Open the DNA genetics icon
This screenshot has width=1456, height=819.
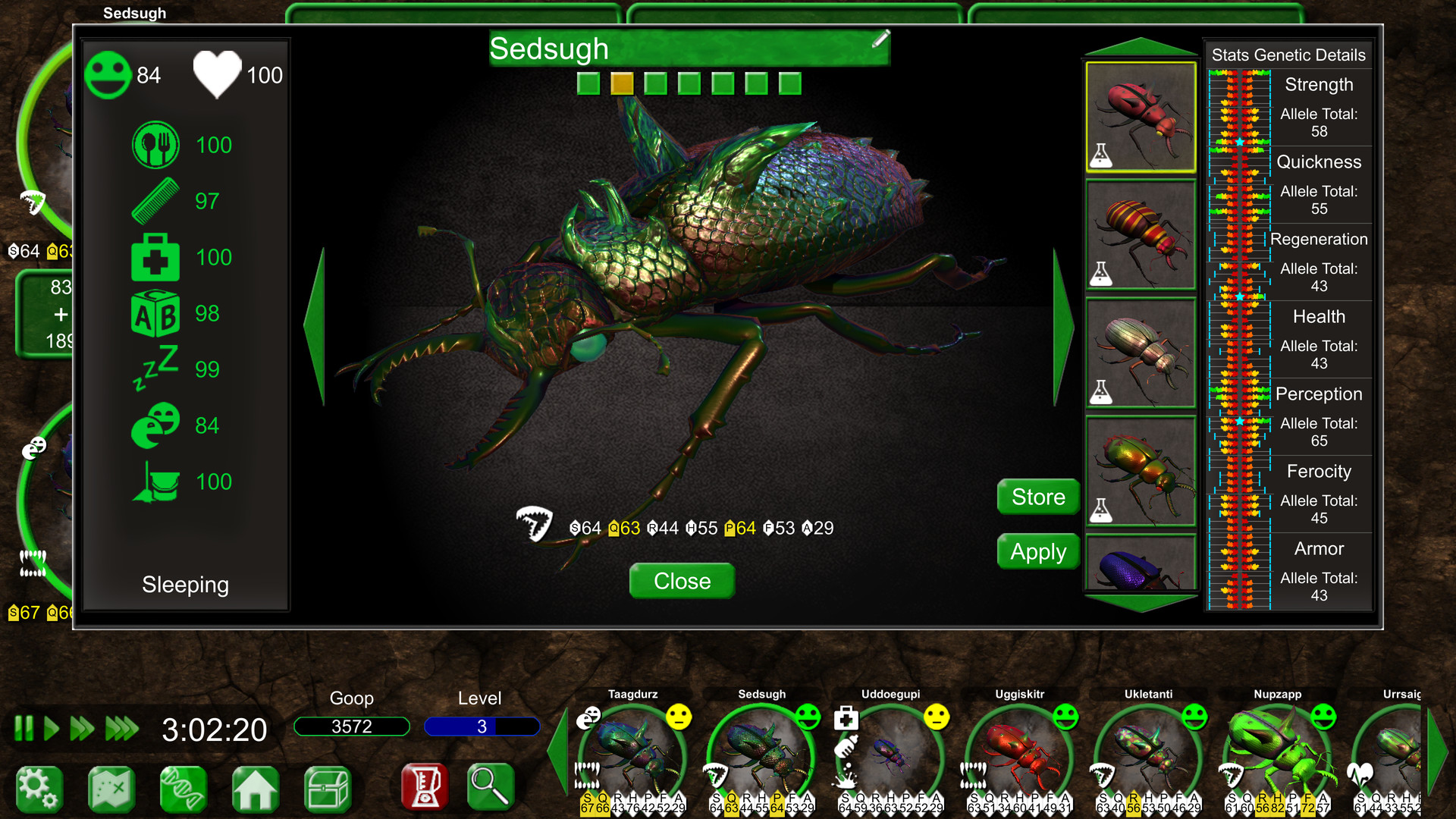coord(183,787)
